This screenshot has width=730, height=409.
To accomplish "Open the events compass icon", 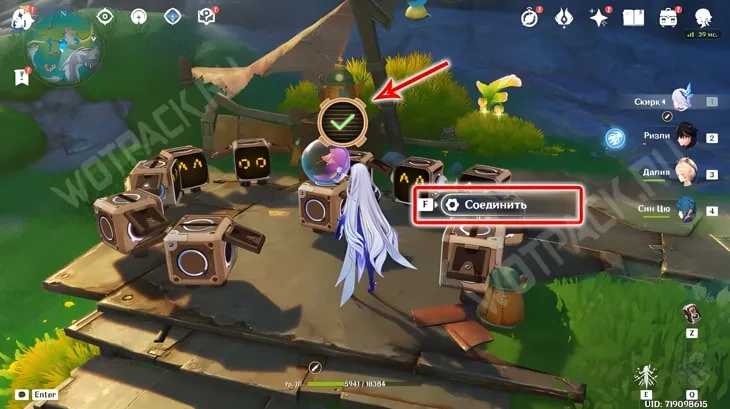I will pos(530,17).
